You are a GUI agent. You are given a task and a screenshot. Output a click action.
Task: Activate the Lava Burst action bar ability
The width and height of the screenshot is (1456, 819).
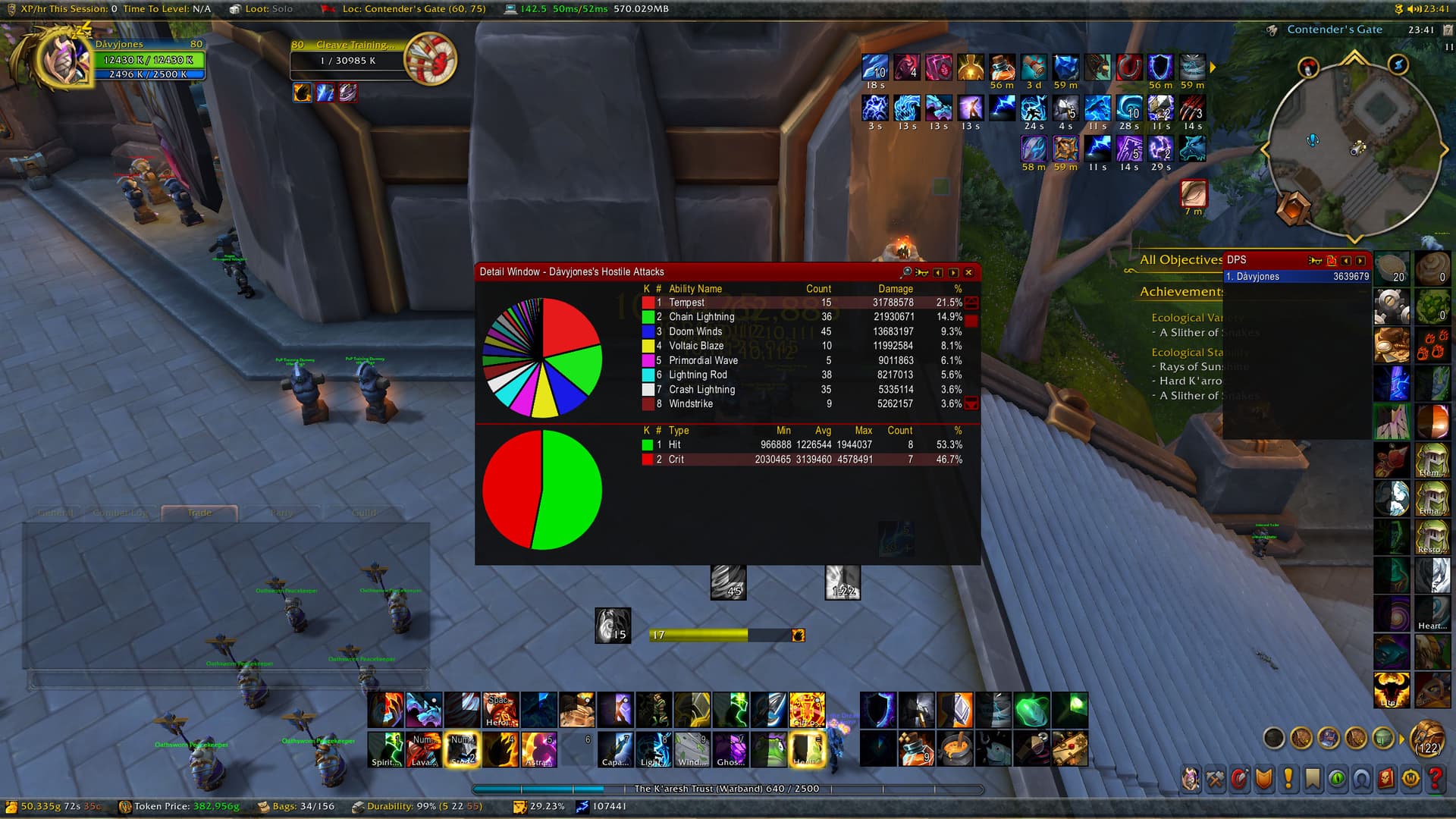(x=424, y=749)
